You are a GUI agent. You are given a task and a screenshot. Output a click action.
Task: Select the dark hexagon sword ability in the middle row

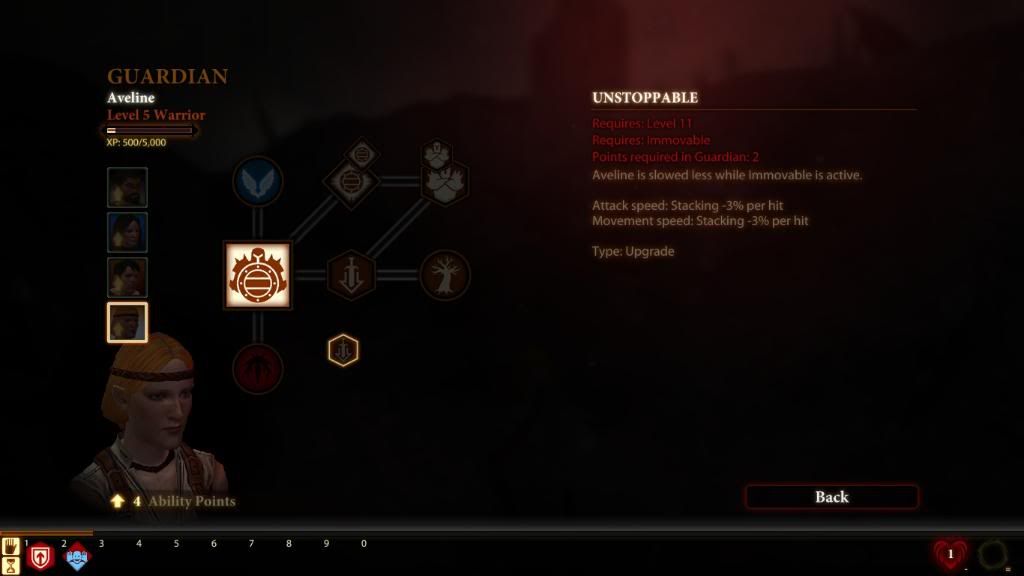click(351, 275)
